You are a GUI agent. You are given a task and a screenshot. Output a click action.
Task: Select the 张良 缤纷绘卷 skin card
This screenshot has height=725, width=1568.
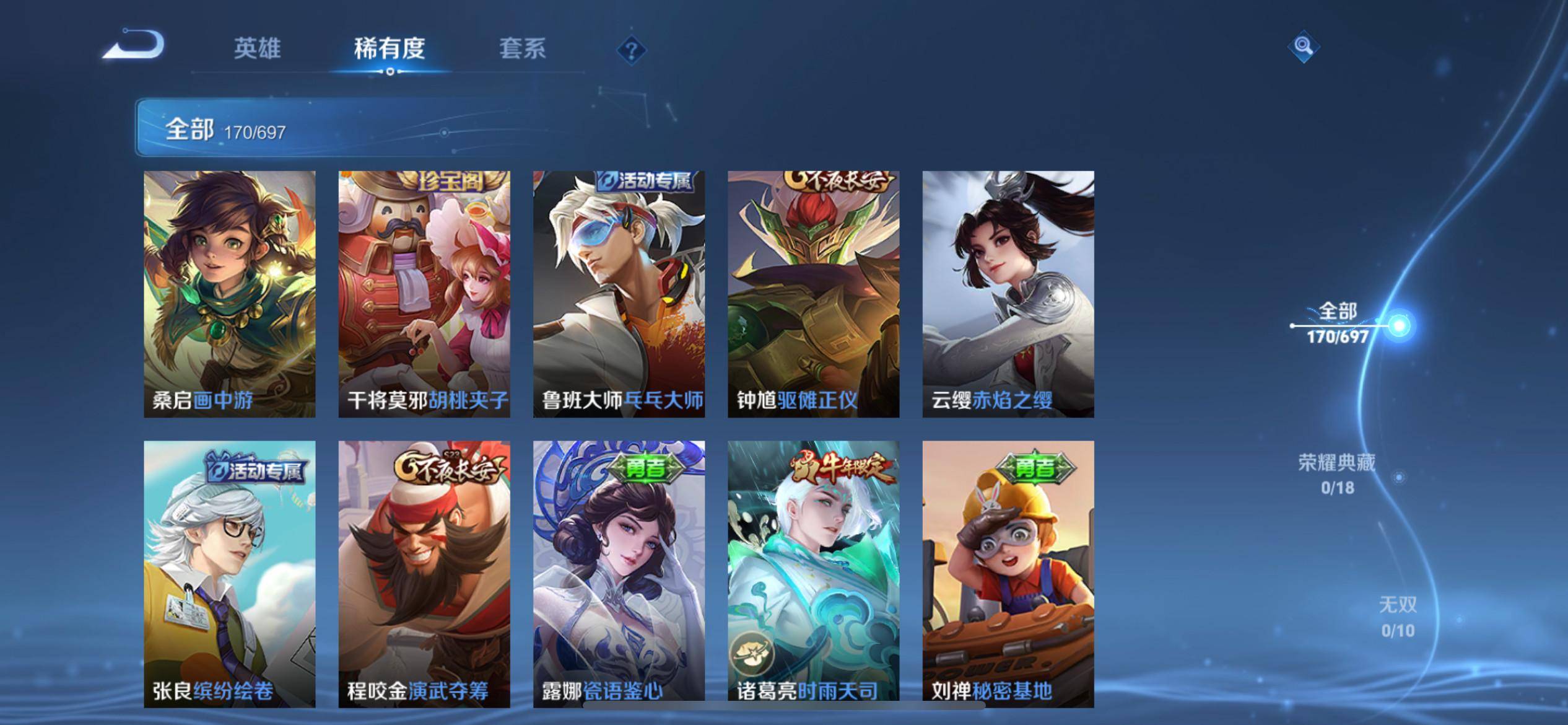[230, 573]
